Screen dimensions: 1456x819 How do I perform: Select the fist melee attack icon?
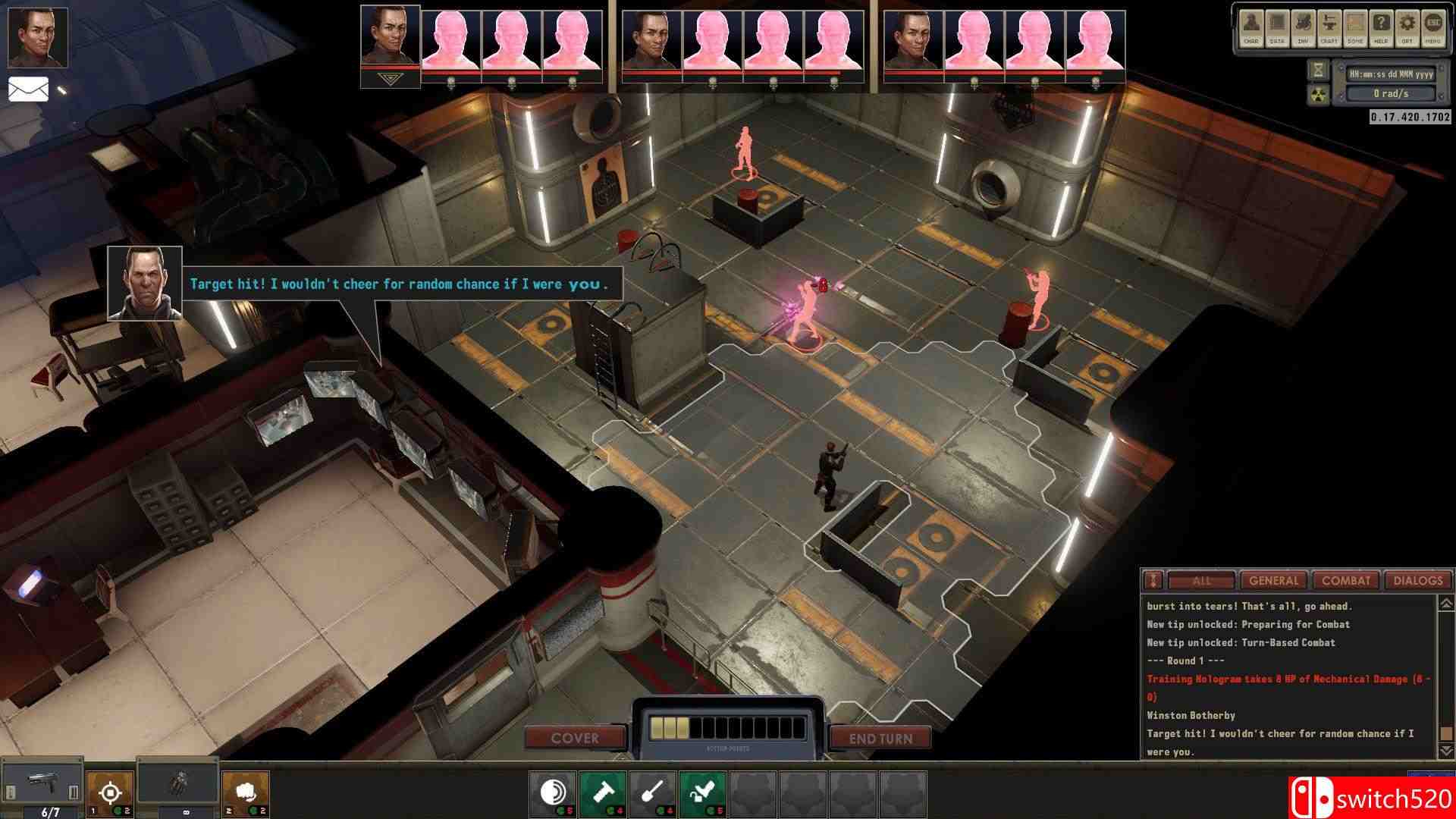pos(246,793)
